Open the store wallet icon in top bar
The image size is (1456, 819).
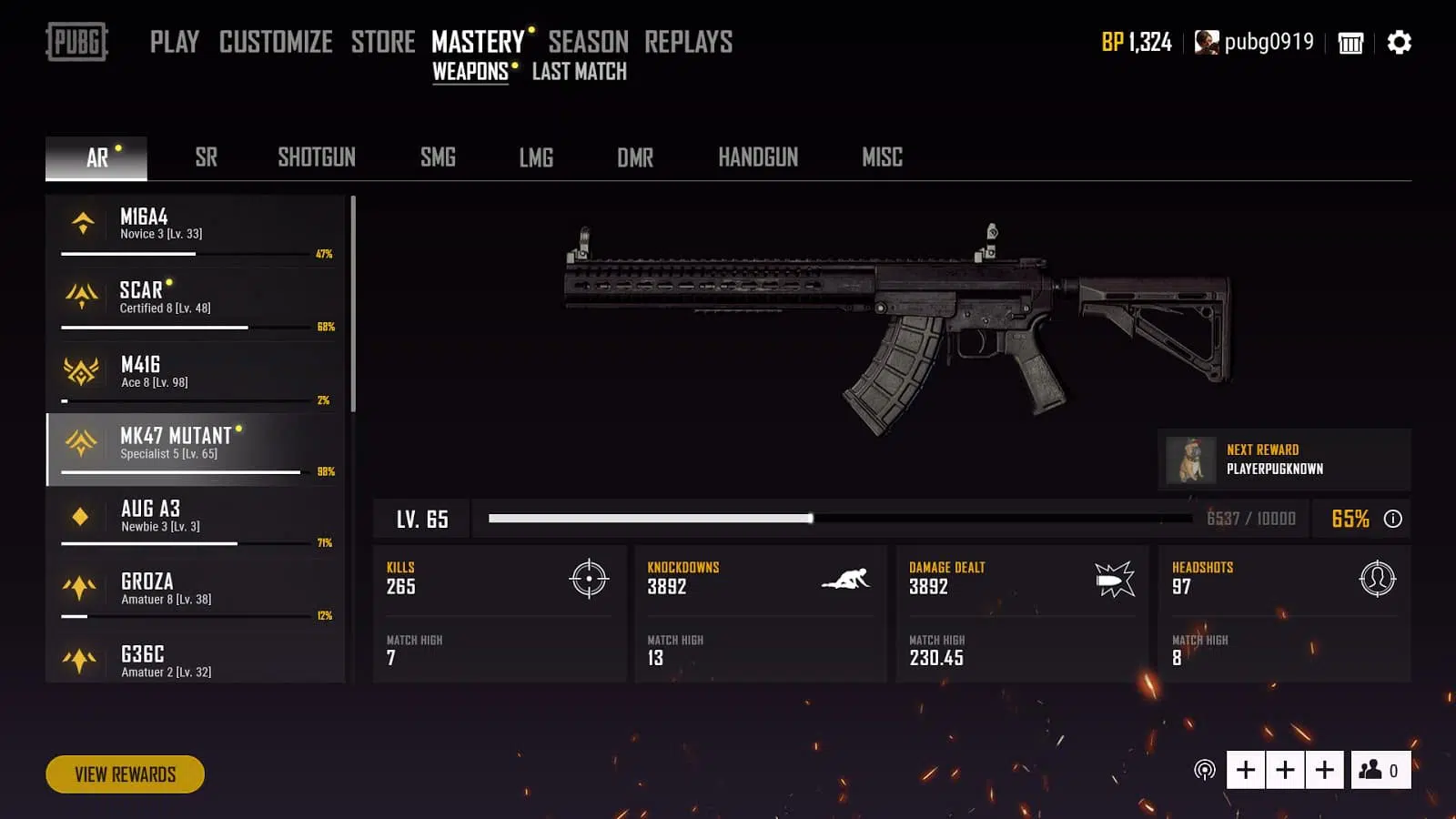tap(1350, 42)
